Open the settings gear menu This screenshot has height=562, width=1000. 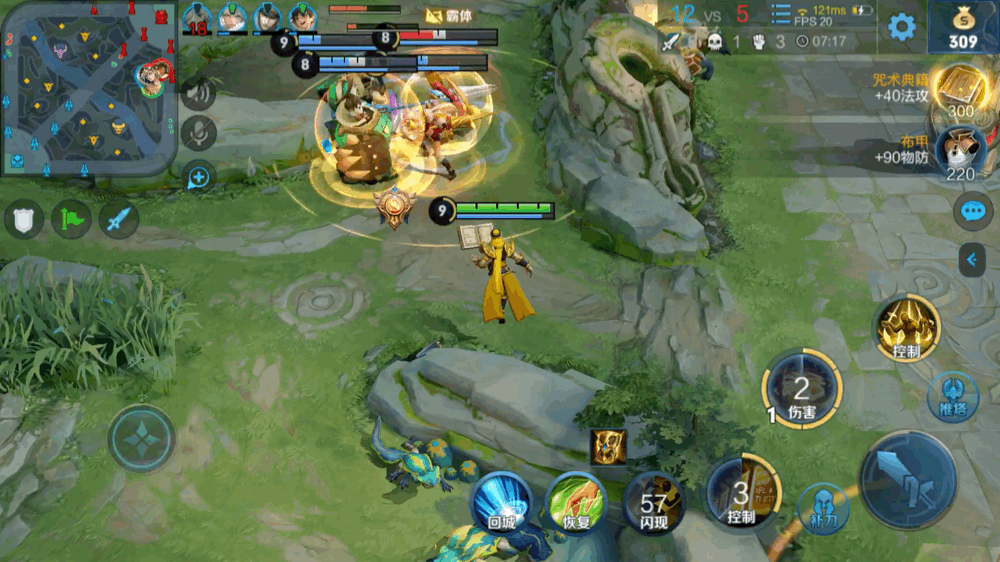click(x=902, y=27)
